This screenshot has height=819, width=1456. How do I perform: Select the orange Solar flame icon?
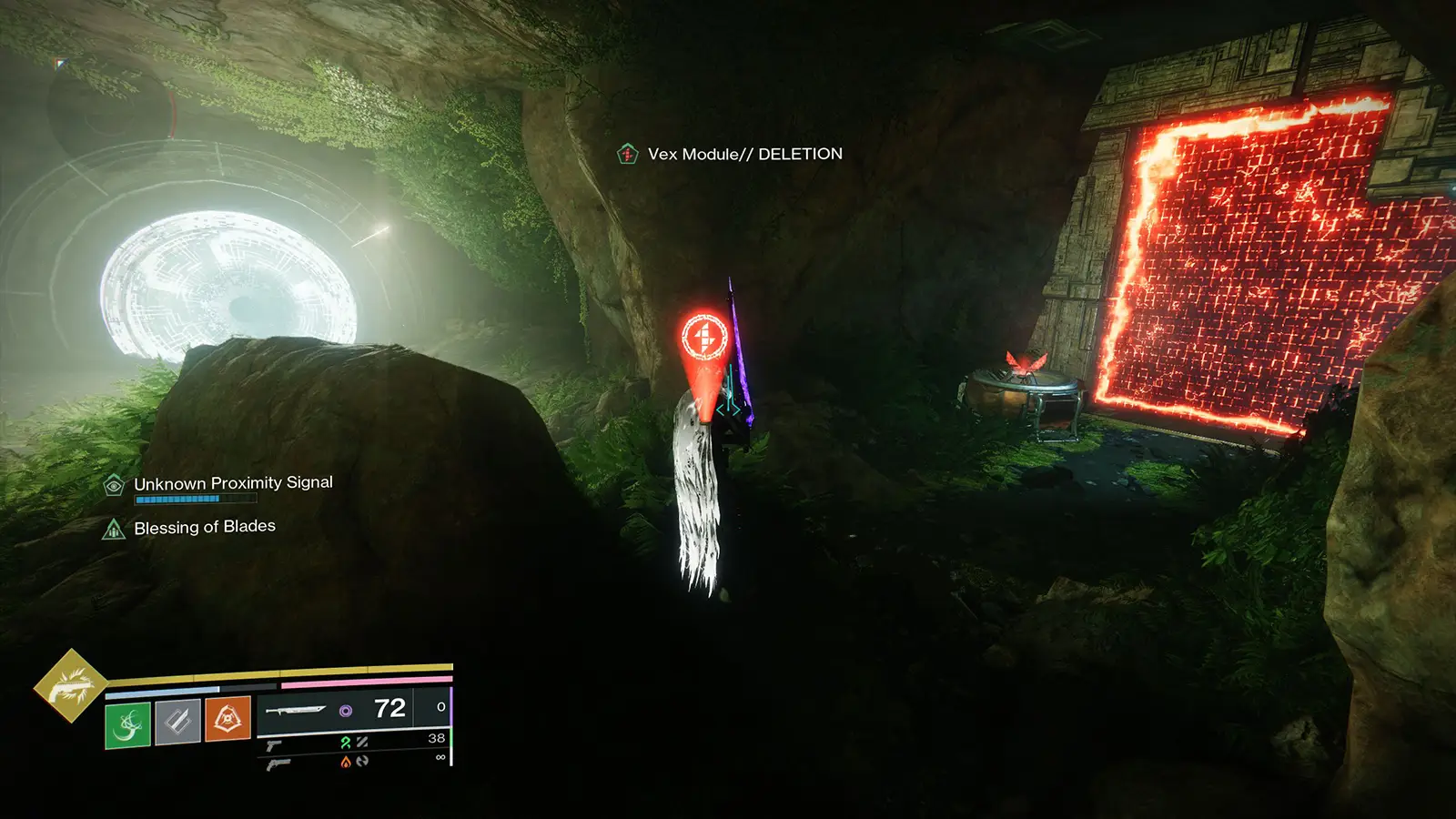(x=345, y=763)
